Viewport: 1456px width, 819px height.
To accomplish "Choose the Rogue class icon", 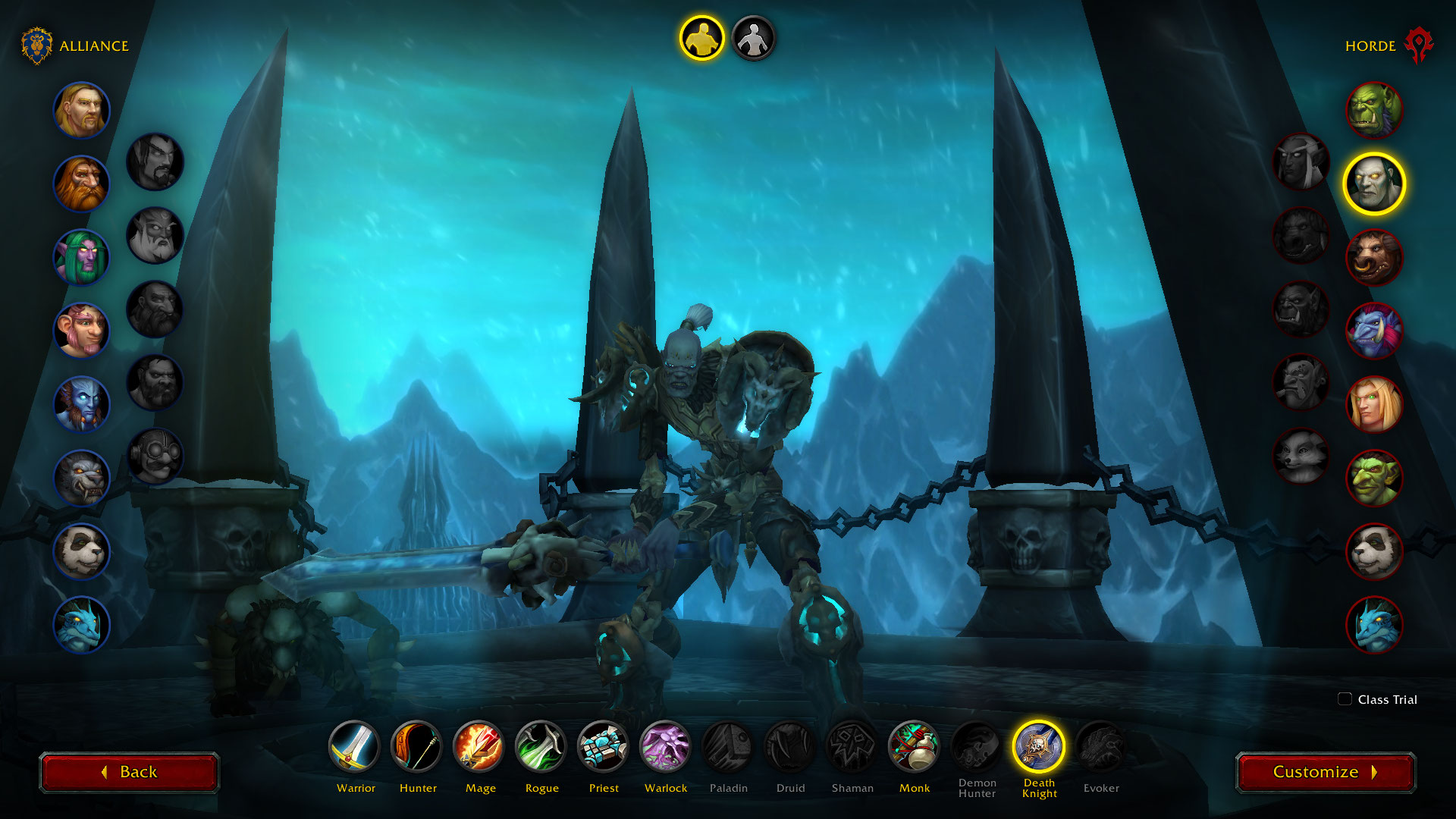I will pos(541,747).
